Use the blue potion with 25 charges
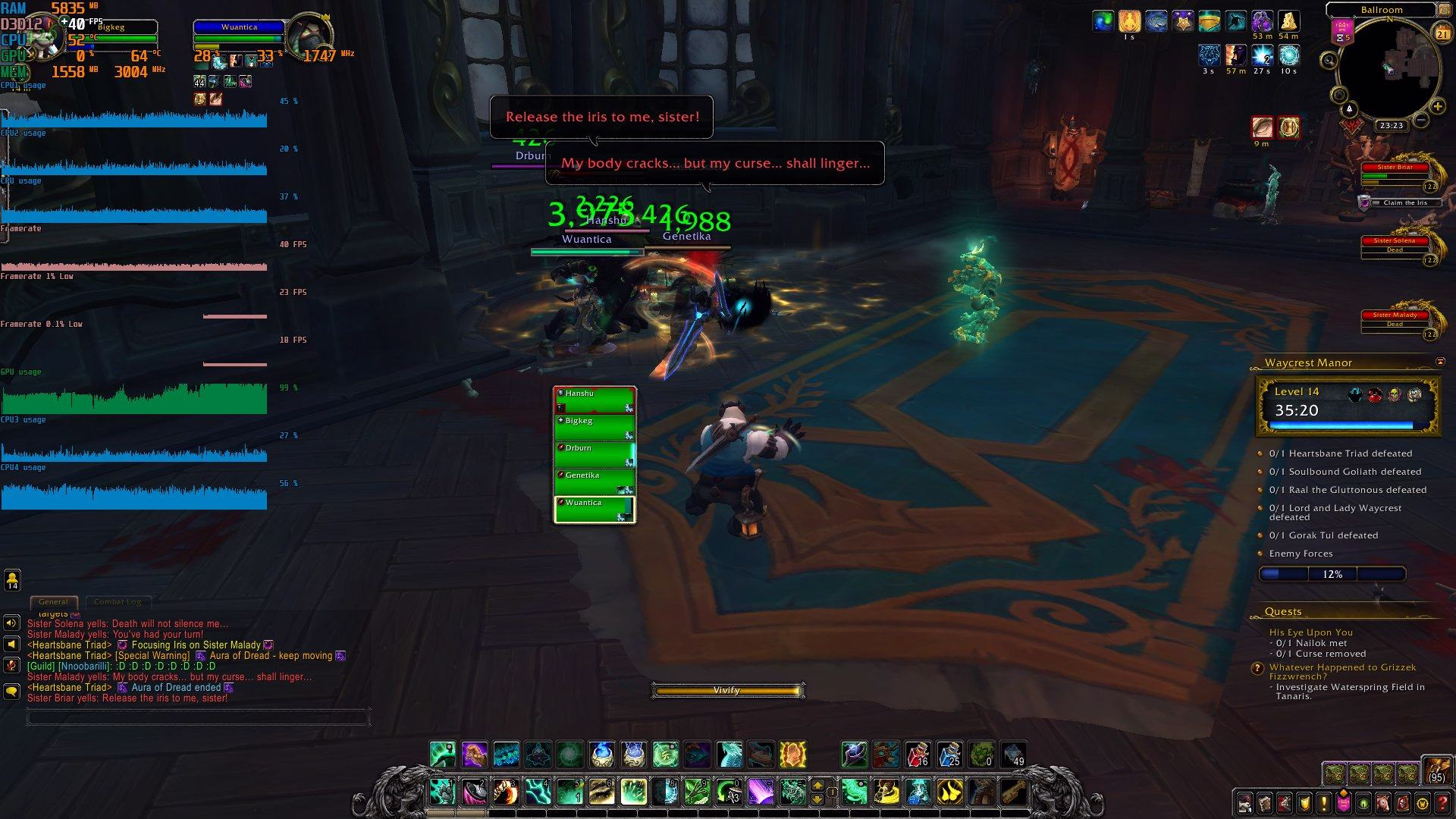The height and width of the screenshot is (819, 1456). coord(949,755)
